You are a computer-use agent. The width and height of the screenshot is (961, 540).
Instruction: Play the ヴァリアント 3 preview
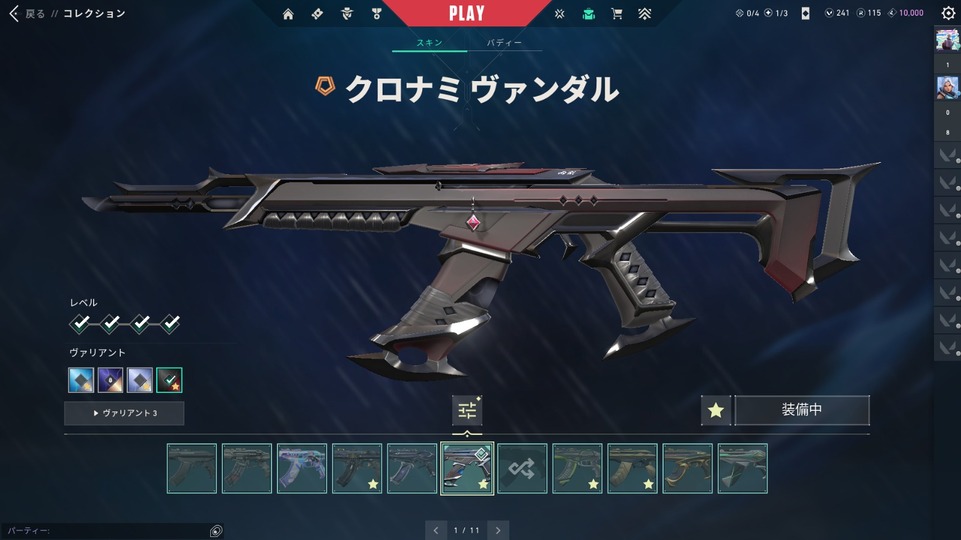(x=124, y=413)
